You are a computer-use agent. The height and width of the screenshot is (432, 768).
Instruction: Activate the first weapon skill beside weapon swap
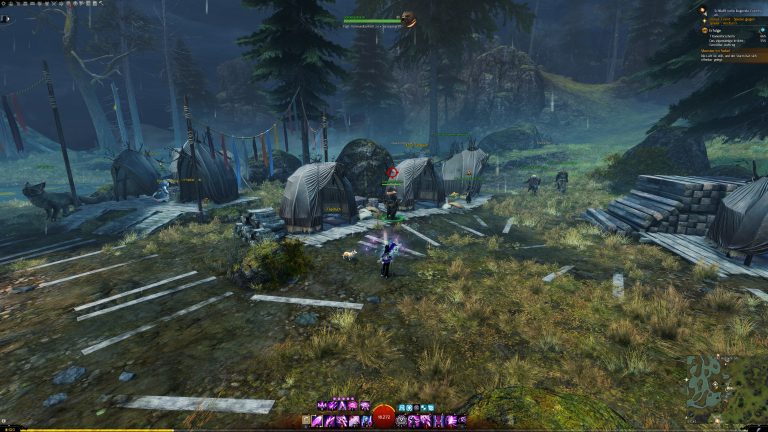tap(317, 422)
